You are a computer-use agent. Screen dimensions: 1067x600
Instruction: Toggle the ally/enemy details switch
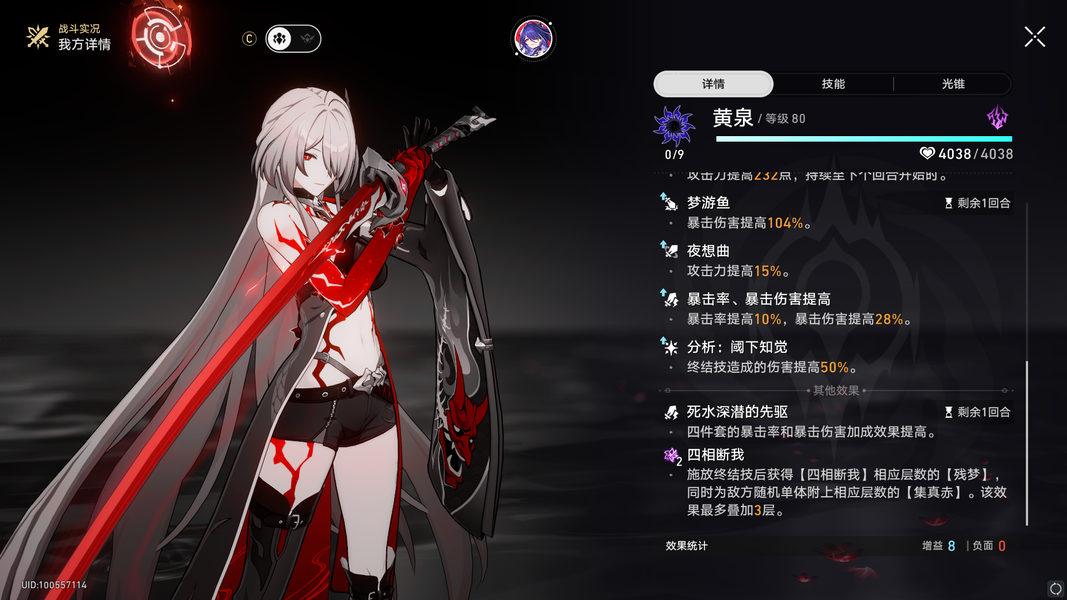(293, 38)
